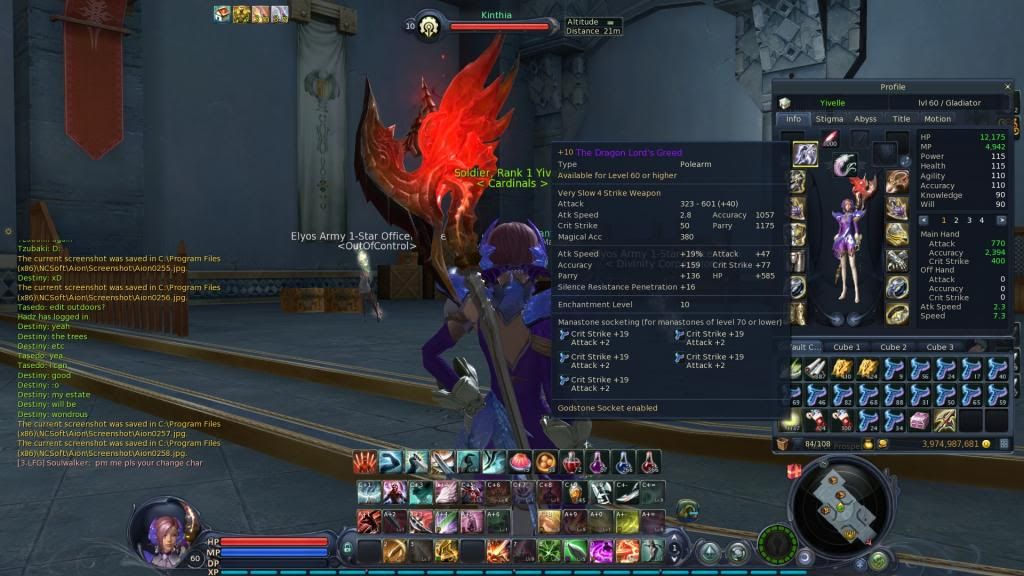Go to stats page 2 in Profile

click(955, 220)
